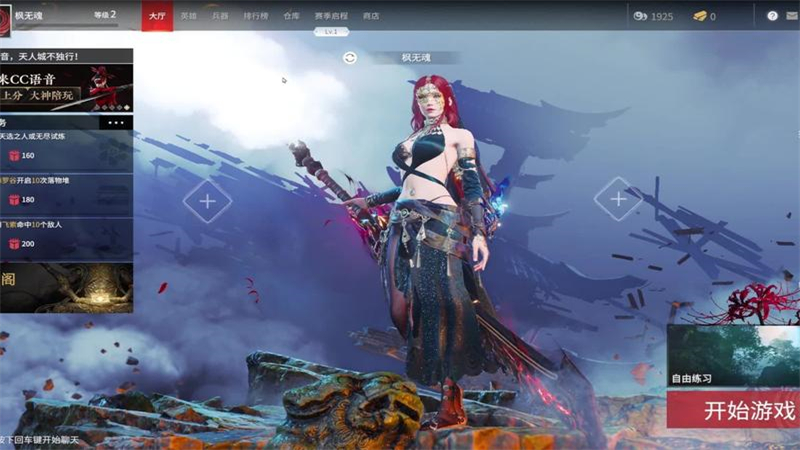Invite a teammate using the left plus slot
The width and height of the screenshot is (800, 450).
(x=207, y=201)
